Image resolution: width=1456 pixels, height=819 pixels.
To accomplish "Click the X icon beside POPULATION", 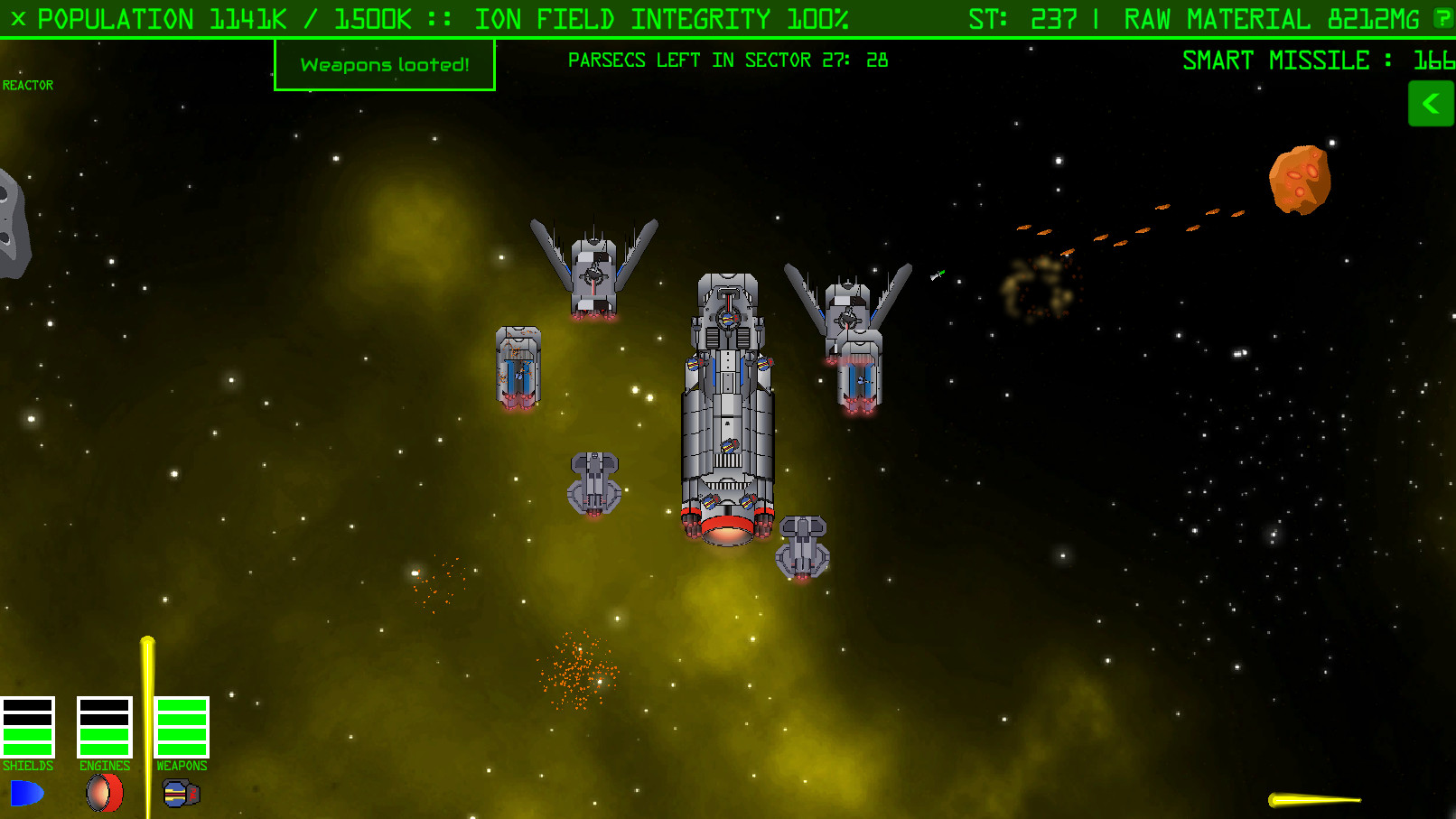I will (x=20, y=18).
